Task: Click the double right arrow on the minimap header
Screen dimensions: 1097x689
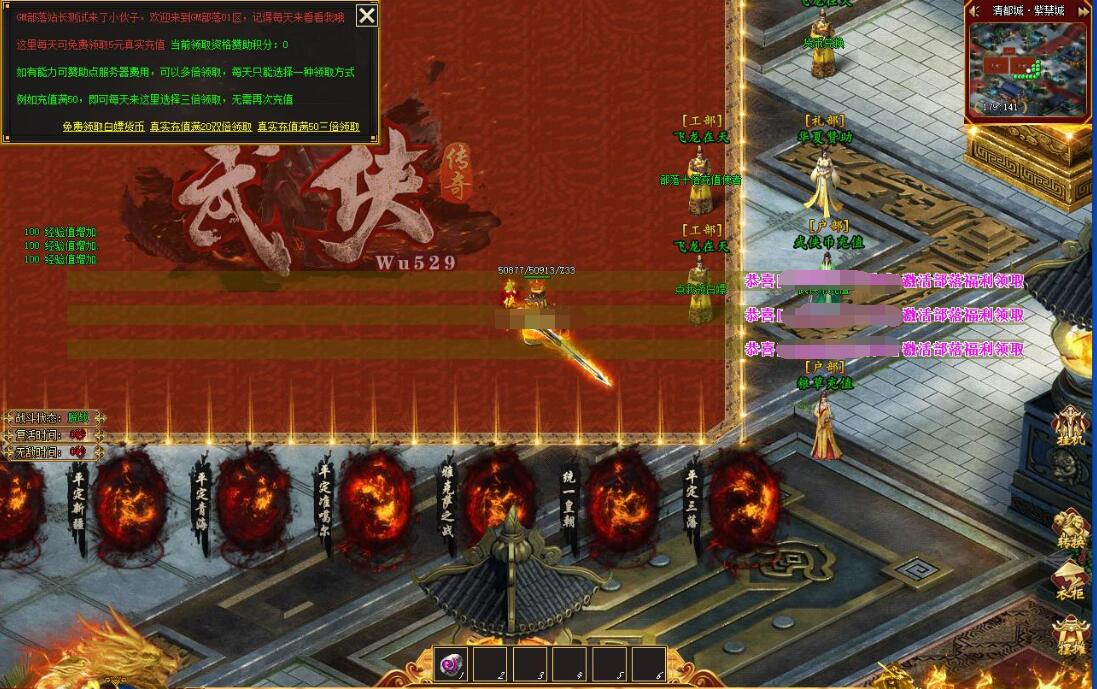Action: [1080, 10]
